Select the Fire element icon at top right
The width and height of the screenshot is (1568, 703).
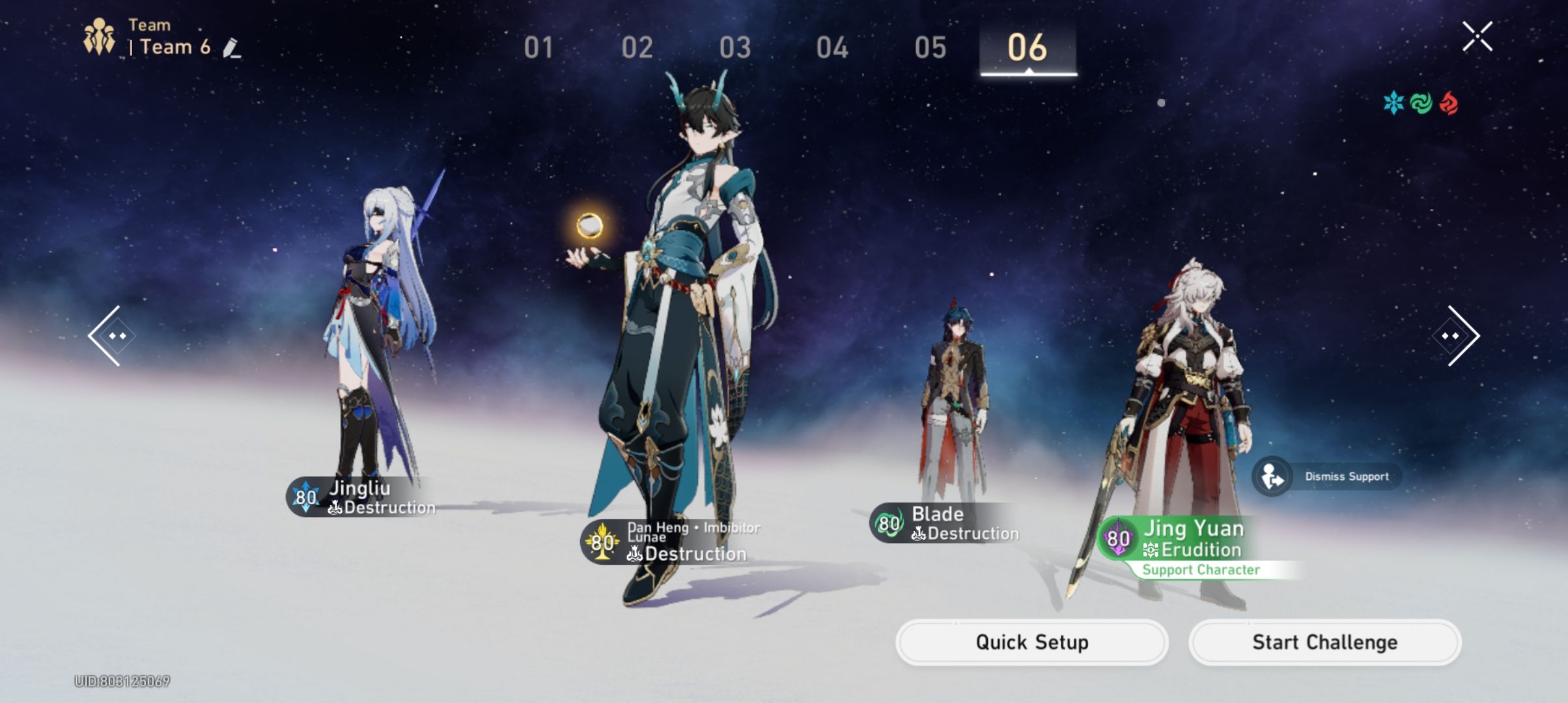(x=1449, y=103)
